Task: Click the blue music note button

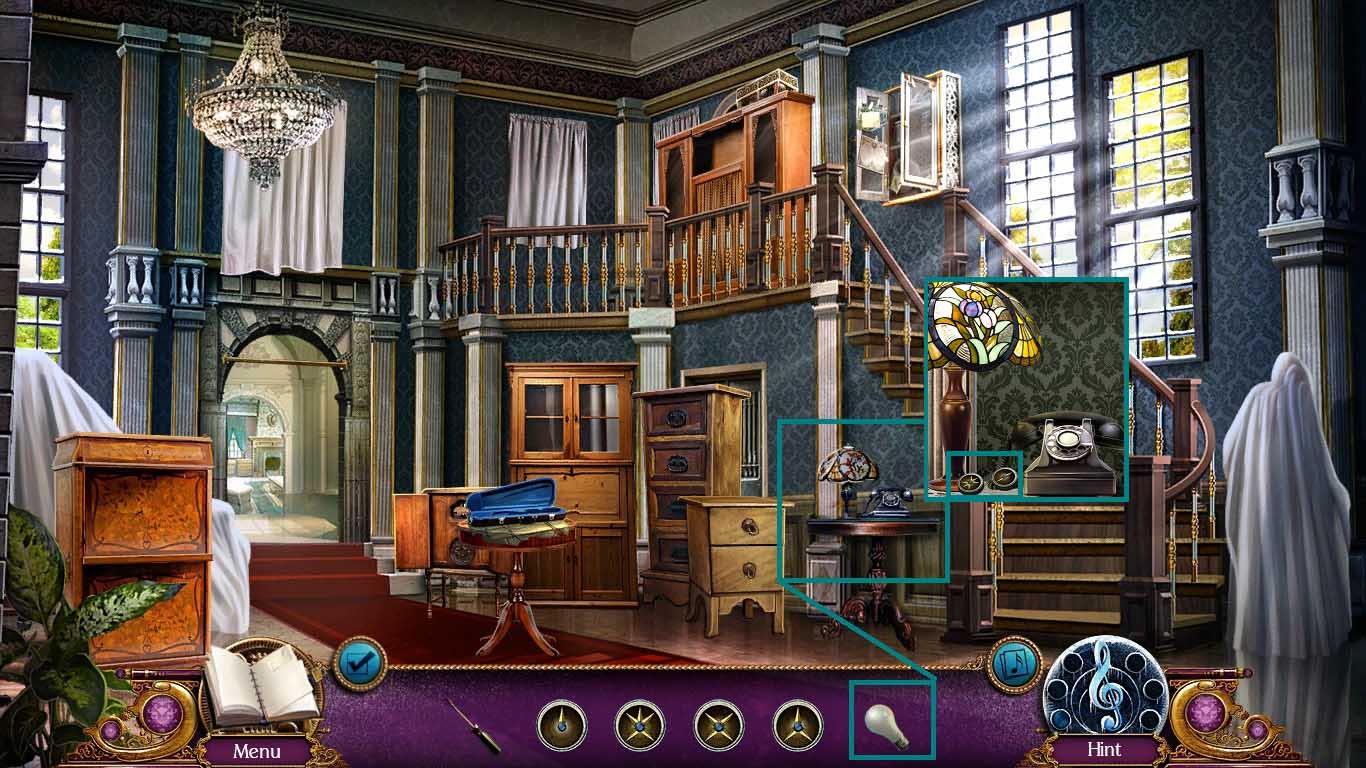Action: pos(1015,663)
